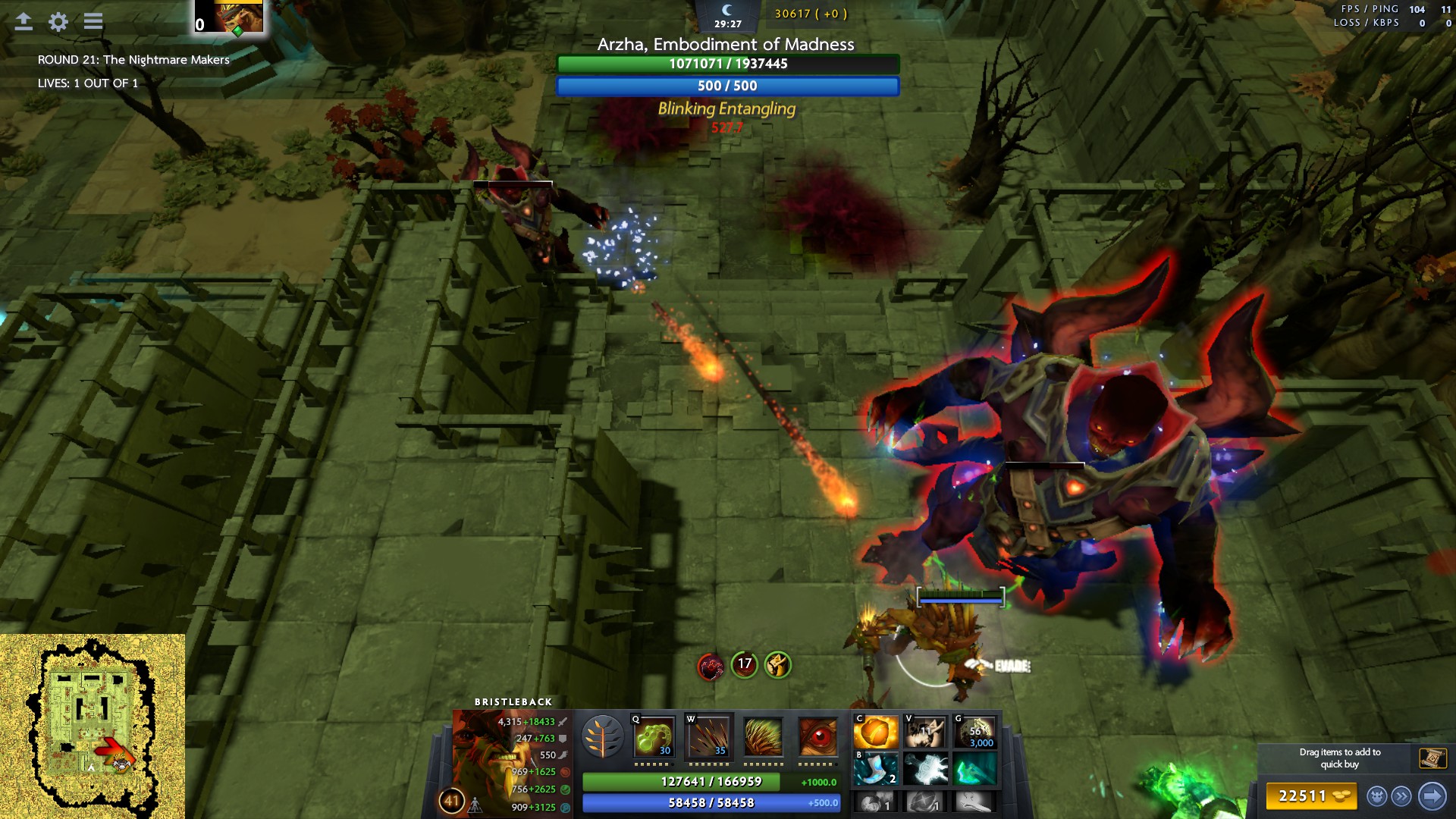Click the large courier deliver arrow button
The width and height of the screenshot is (1456, 819).
pos(1432,796)
